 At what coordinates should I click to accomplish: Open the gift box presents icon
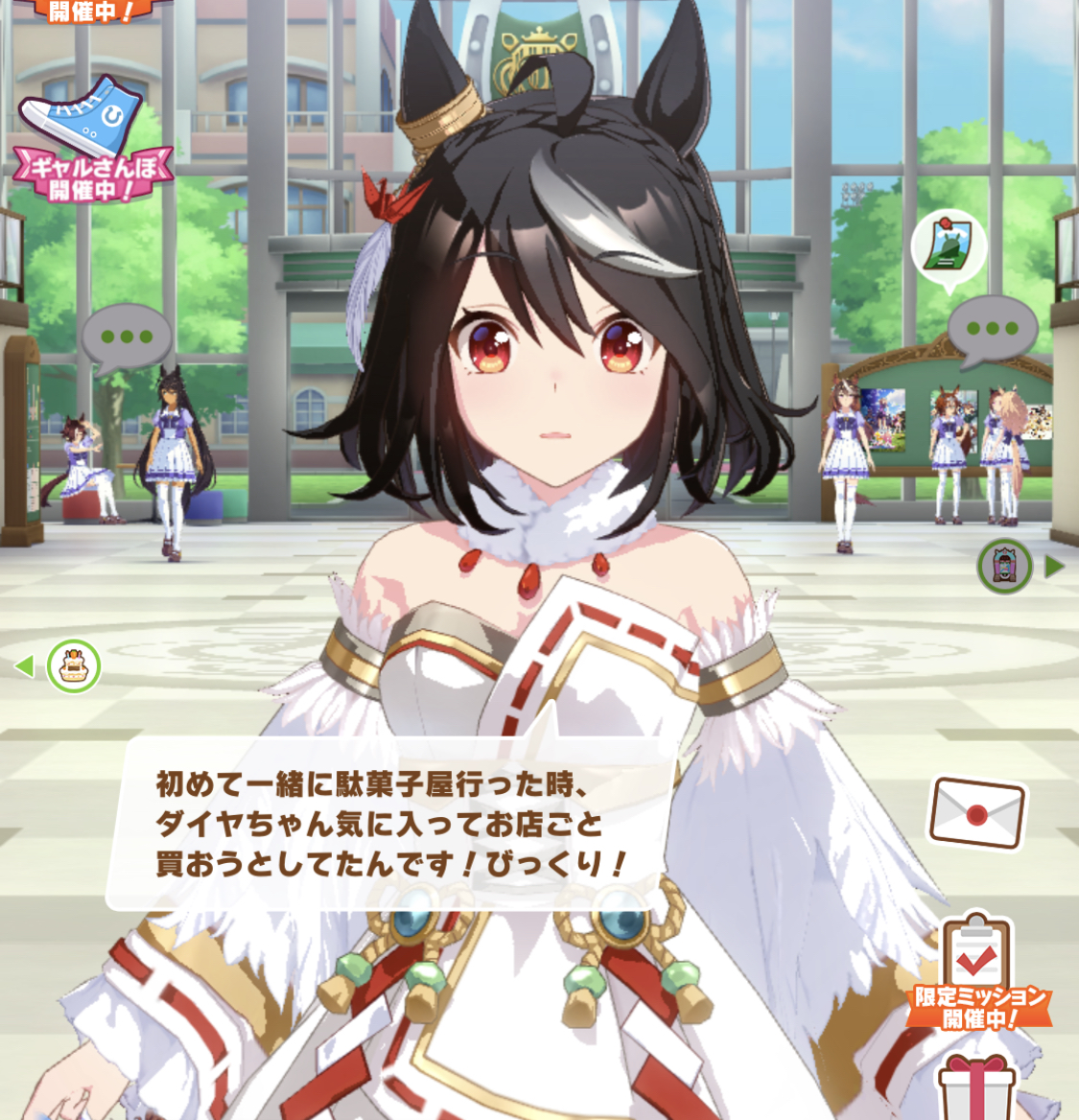976,1088
